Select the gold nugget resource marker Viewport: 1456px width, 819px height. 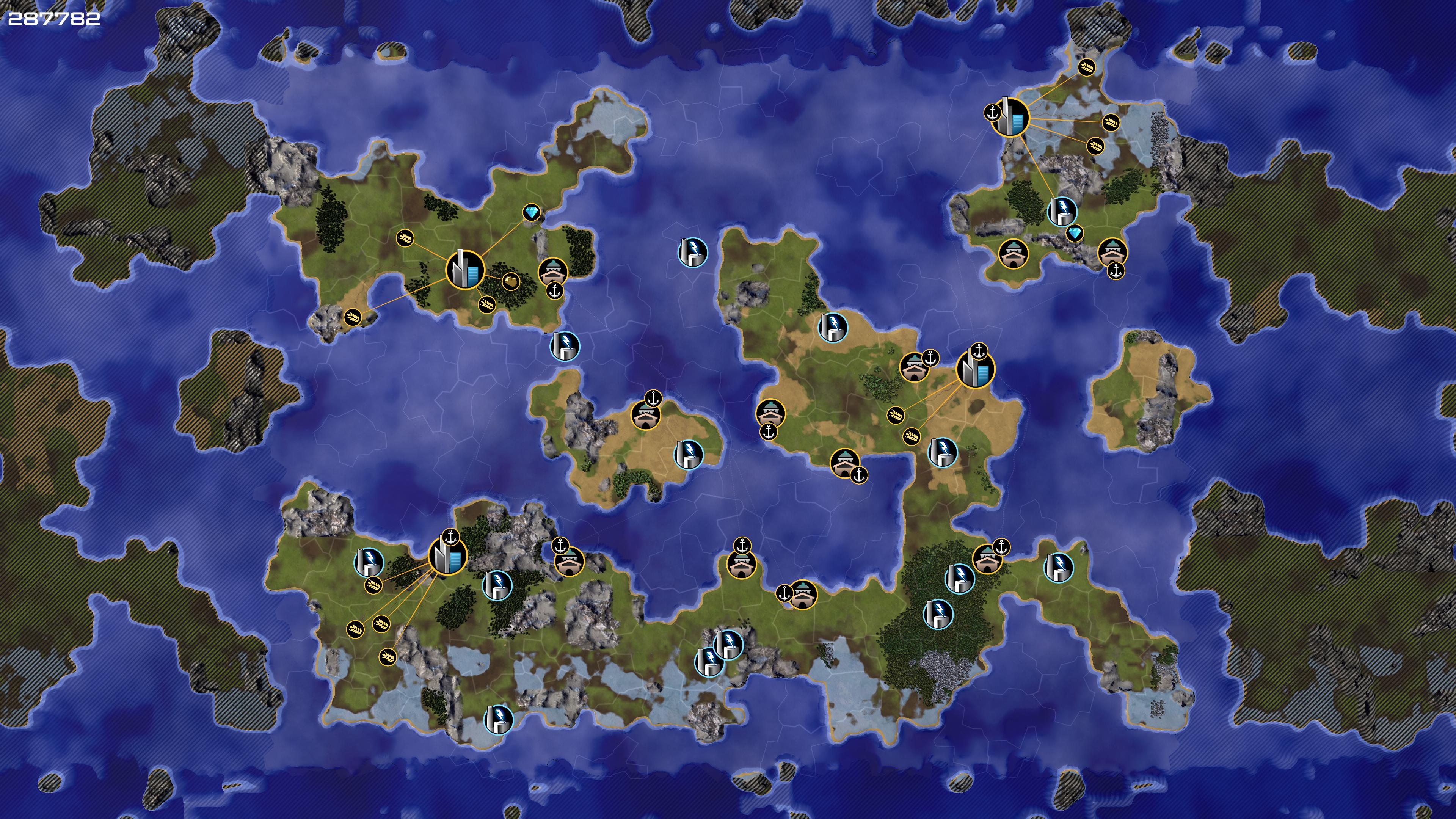[x=510, y=281]
